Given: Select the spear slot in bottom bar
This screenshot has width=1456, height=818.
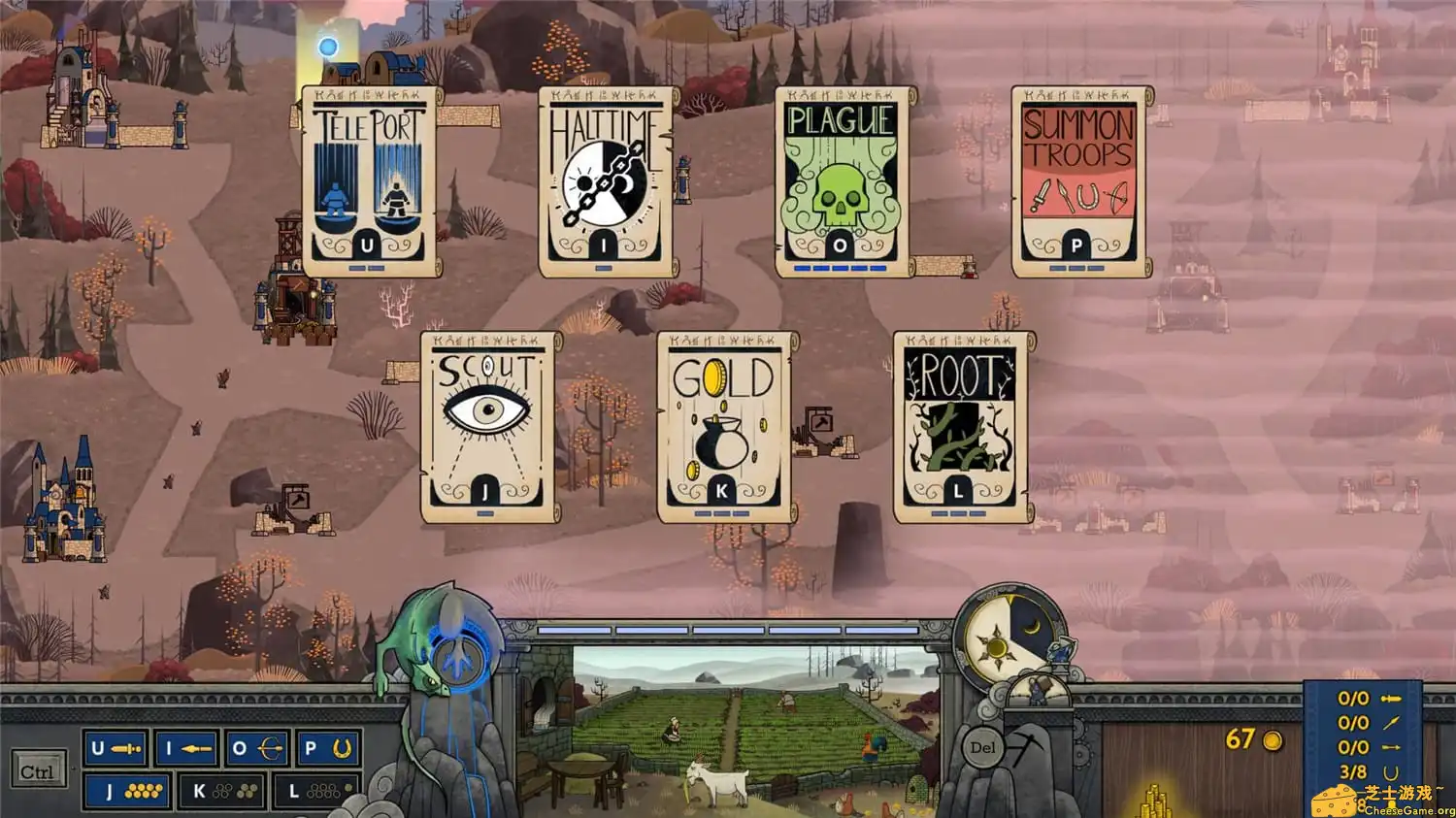Looking at the screenshot, I should coord(187,749).
